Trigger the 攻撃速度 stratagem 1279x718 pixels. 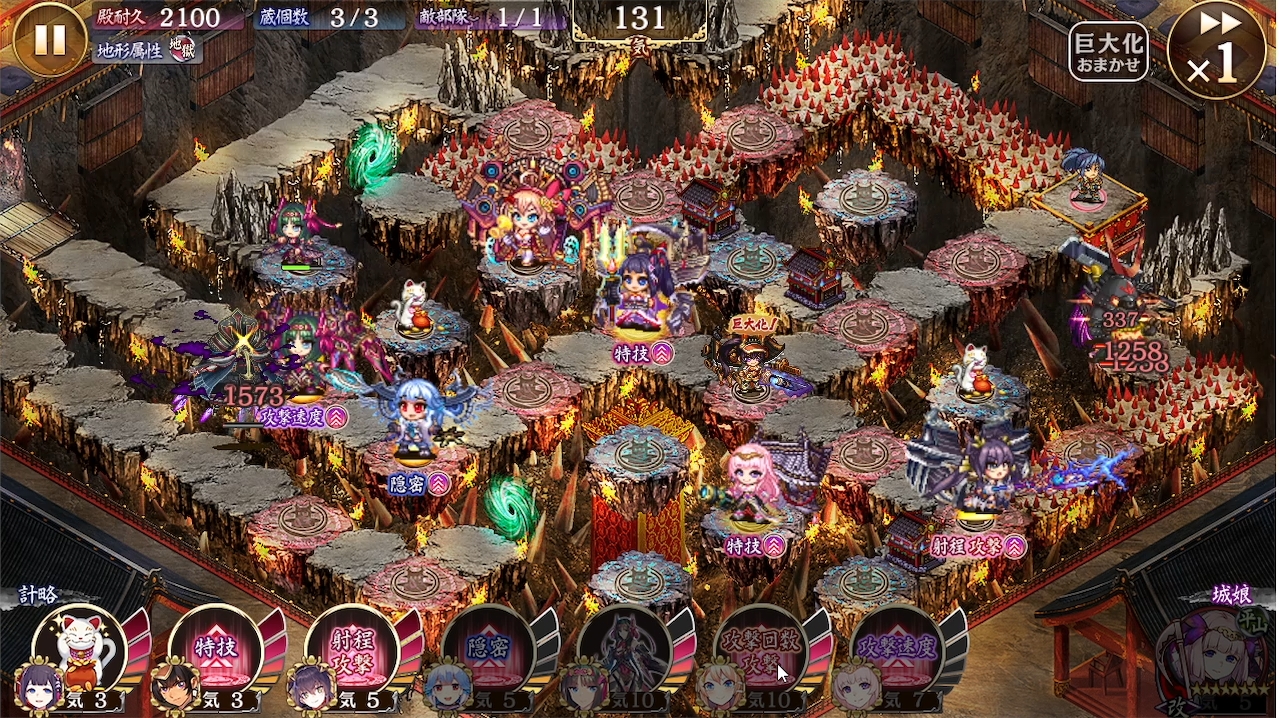[x=896, y=650]
